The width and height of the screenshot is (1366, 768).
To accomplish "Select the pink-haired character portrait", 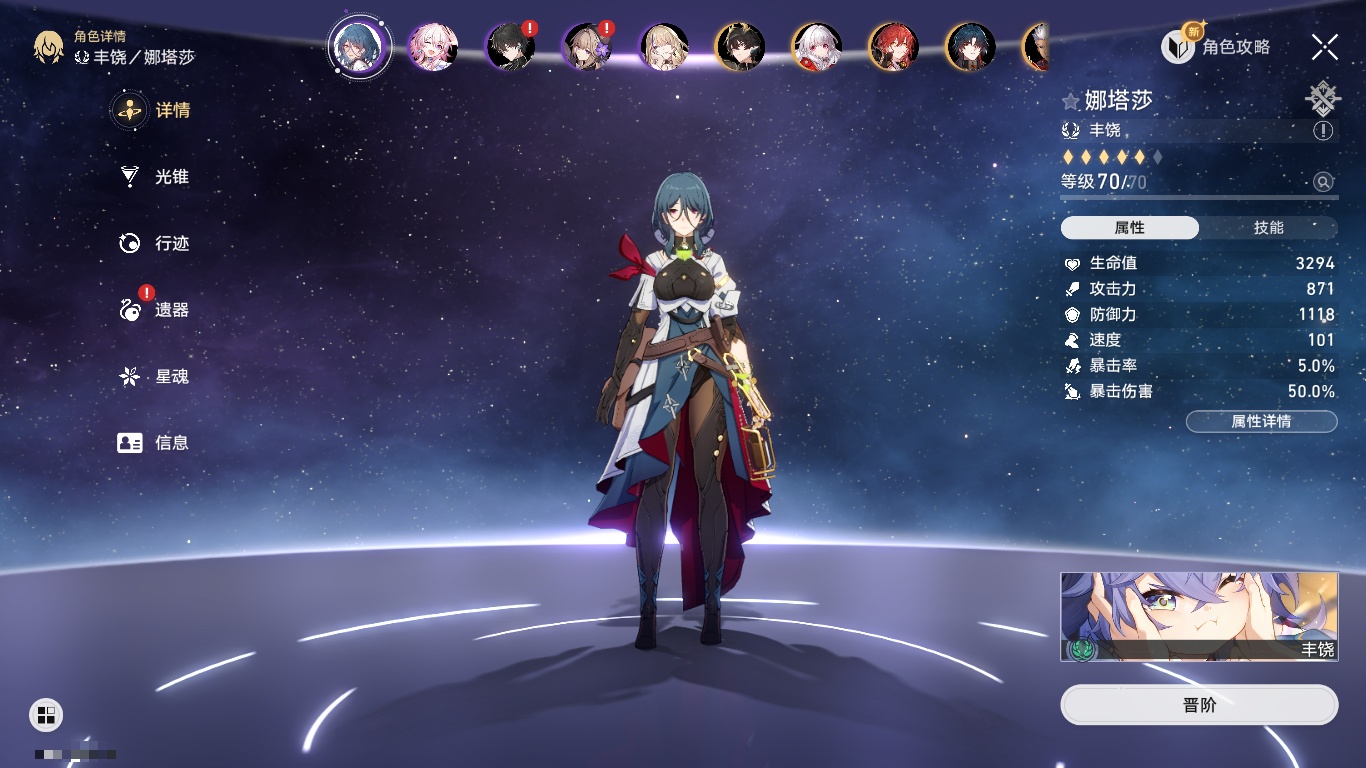I will (x=433, y=47).
